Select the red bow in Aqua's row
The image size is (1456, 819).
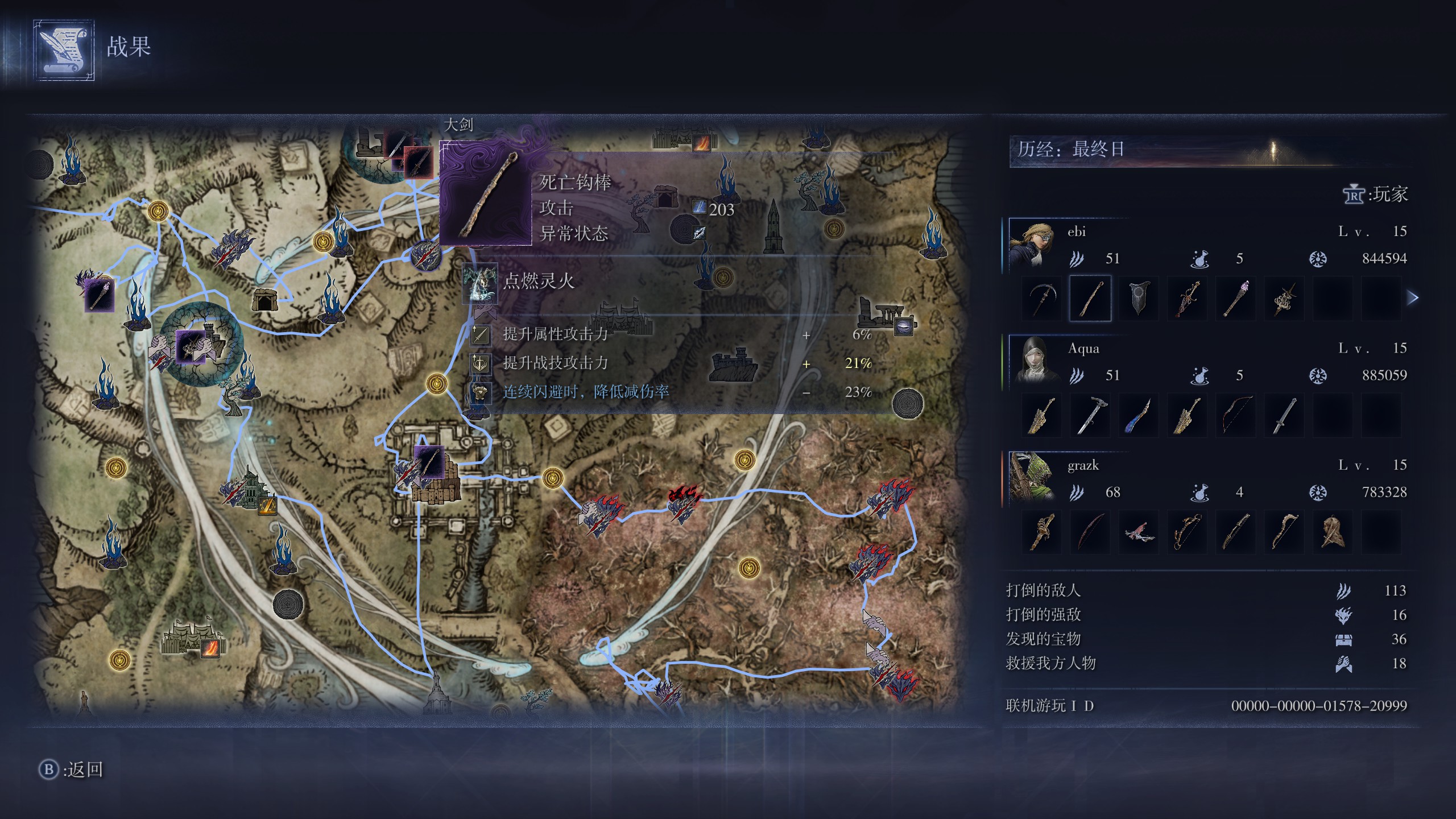tap(1236, 416)
